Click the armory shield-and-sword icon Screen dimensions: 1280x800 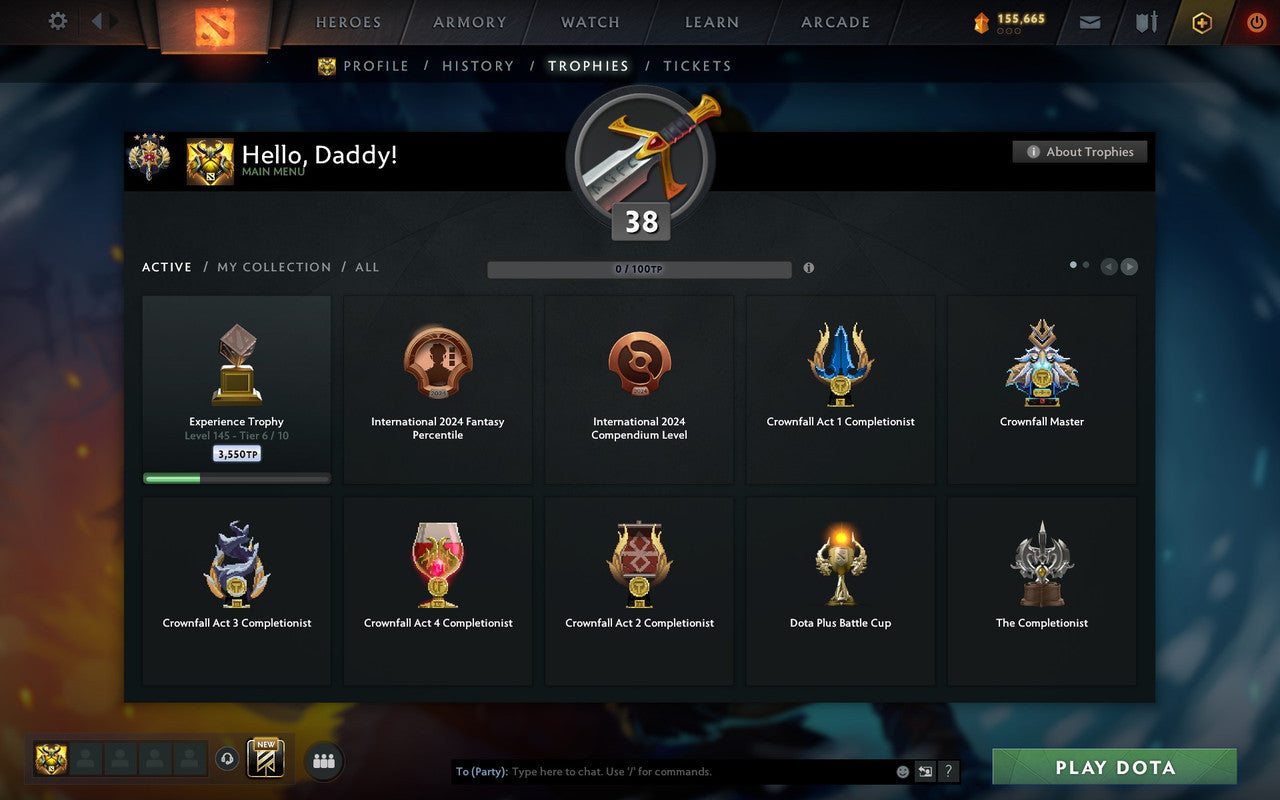(1145, 22)
